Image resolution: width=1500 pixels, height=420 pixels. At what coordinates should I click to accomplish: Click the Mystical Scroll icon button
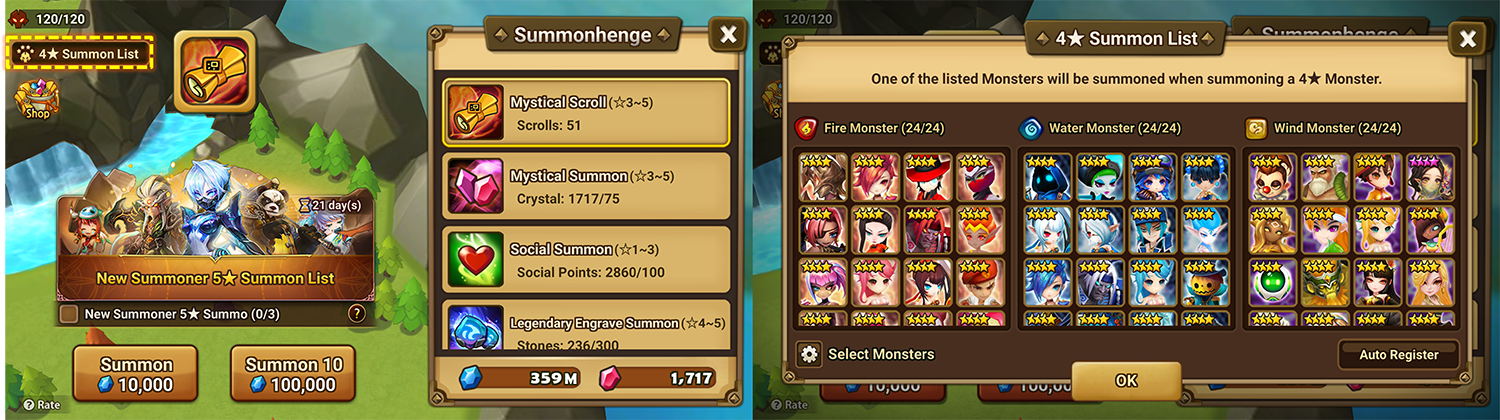tap(214, 71)
